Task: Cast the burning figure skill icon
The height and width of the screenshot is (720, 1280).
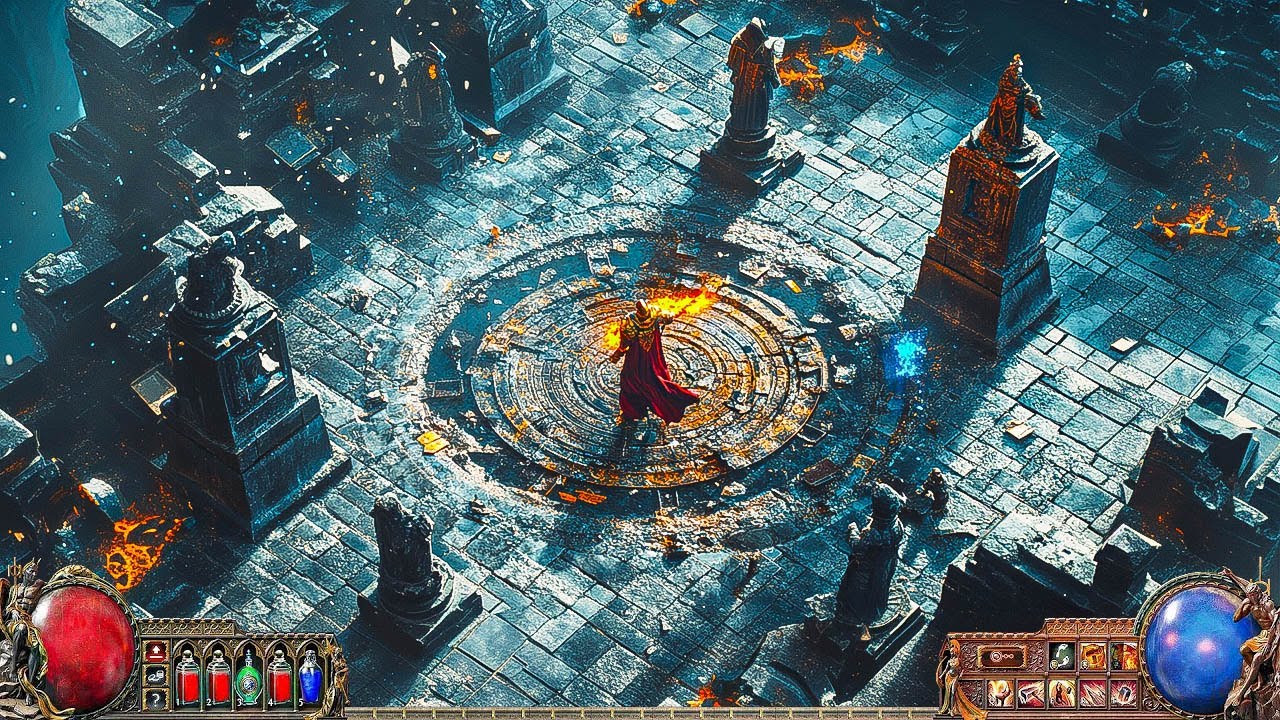Action: pos(1060,693)
